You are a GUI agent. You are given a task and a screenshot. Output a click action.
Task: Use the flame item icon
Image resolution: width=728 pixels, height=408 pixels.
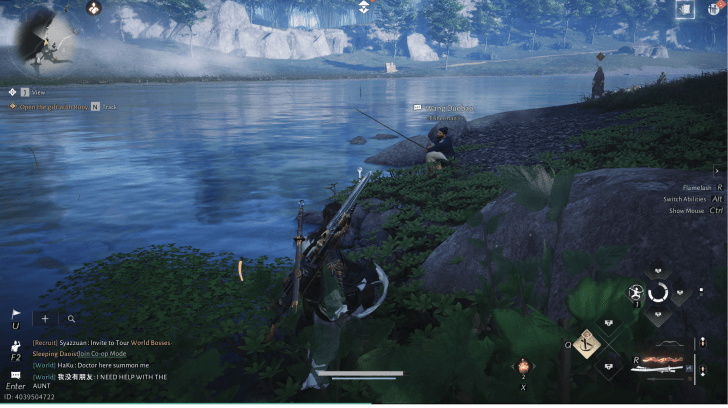[x=521, y=368]
